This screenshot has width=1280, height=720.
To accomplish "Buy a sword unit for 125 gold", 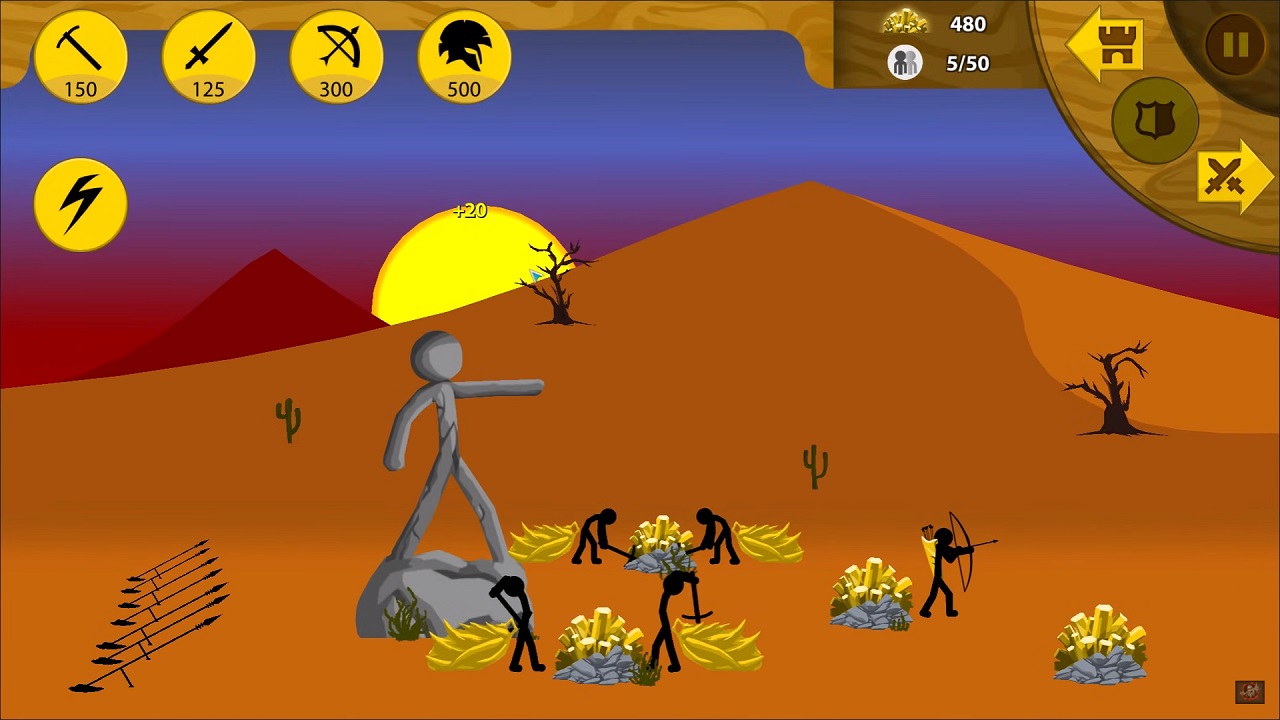I will click(x=208, y=57).
